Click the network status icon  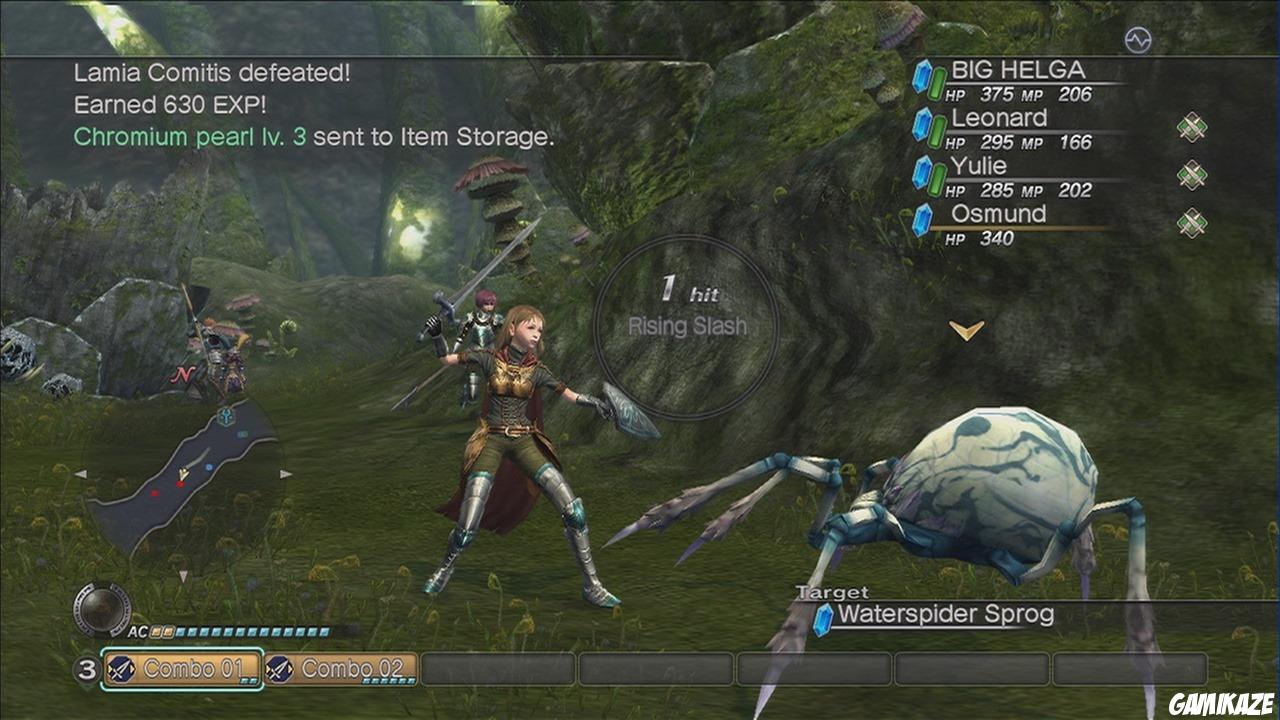[1138, 40]
